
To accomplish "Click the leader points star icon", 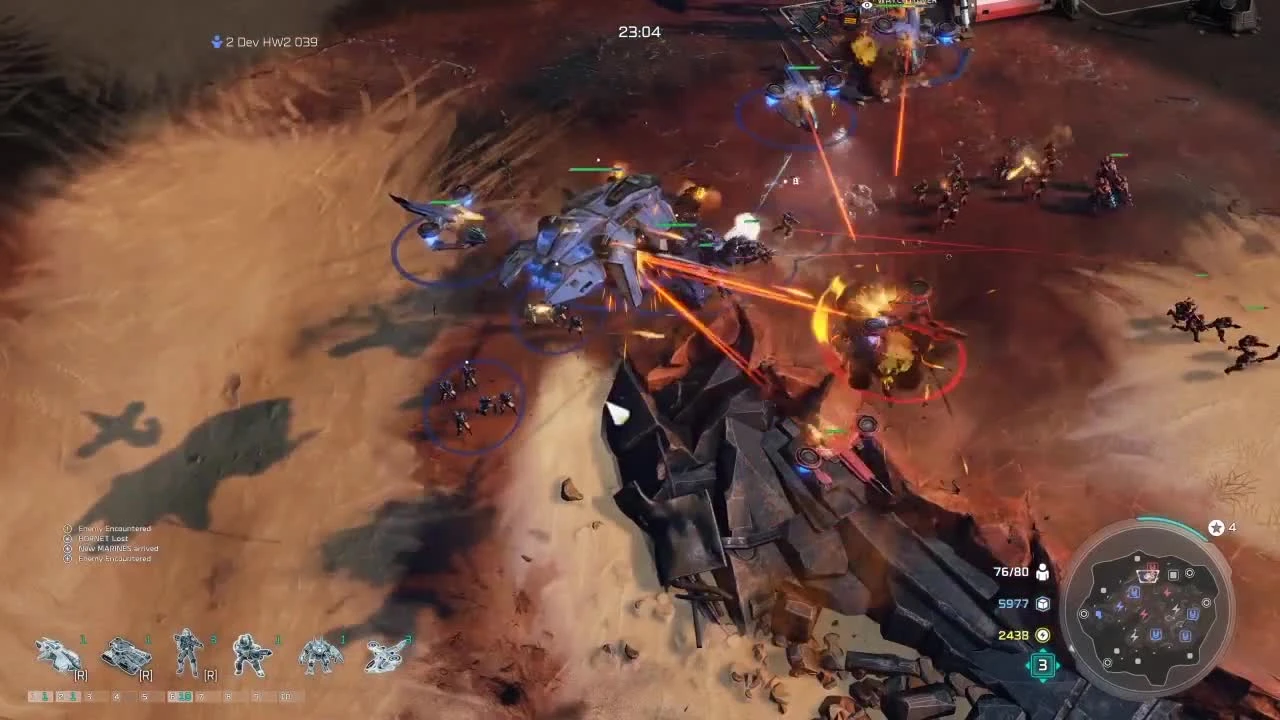I will (x=1216, y=527).
